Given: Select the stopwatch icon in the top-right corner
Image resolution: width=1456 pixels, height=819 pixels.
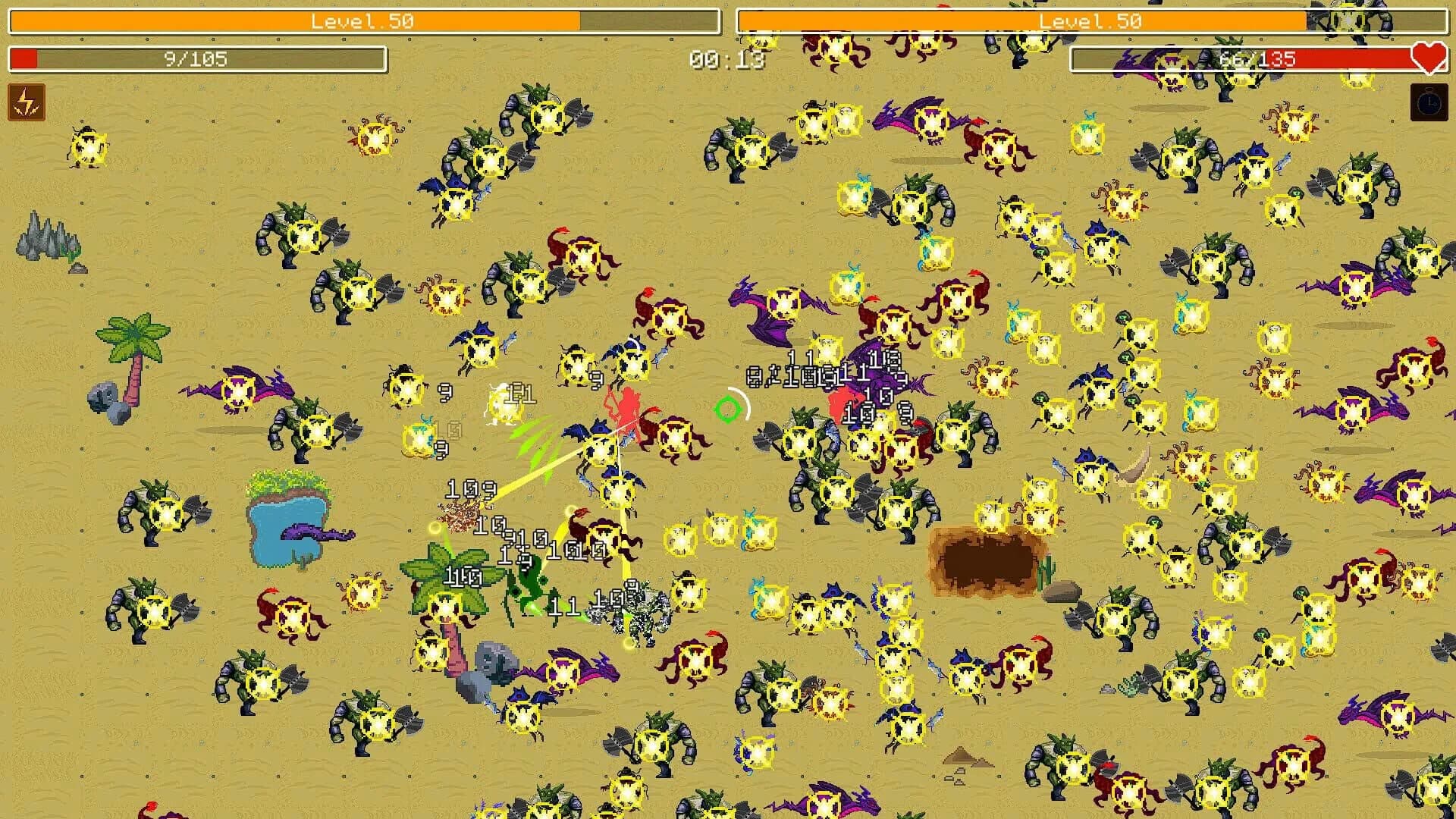Looking at the screenshot, I should click(x=1427, y=102).
